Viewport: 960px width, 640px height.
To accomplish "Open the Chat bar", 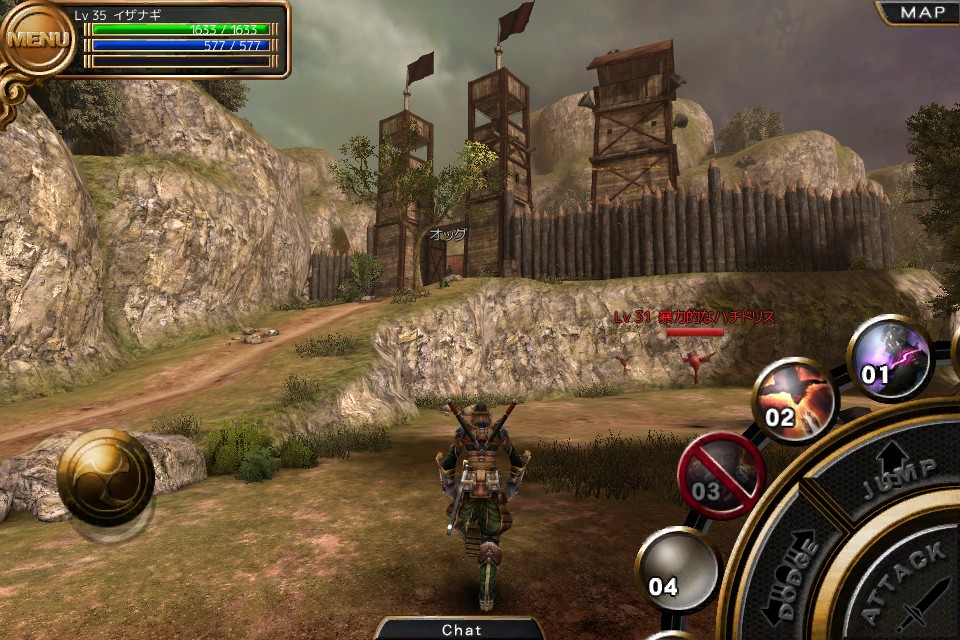I will point(461,629).
